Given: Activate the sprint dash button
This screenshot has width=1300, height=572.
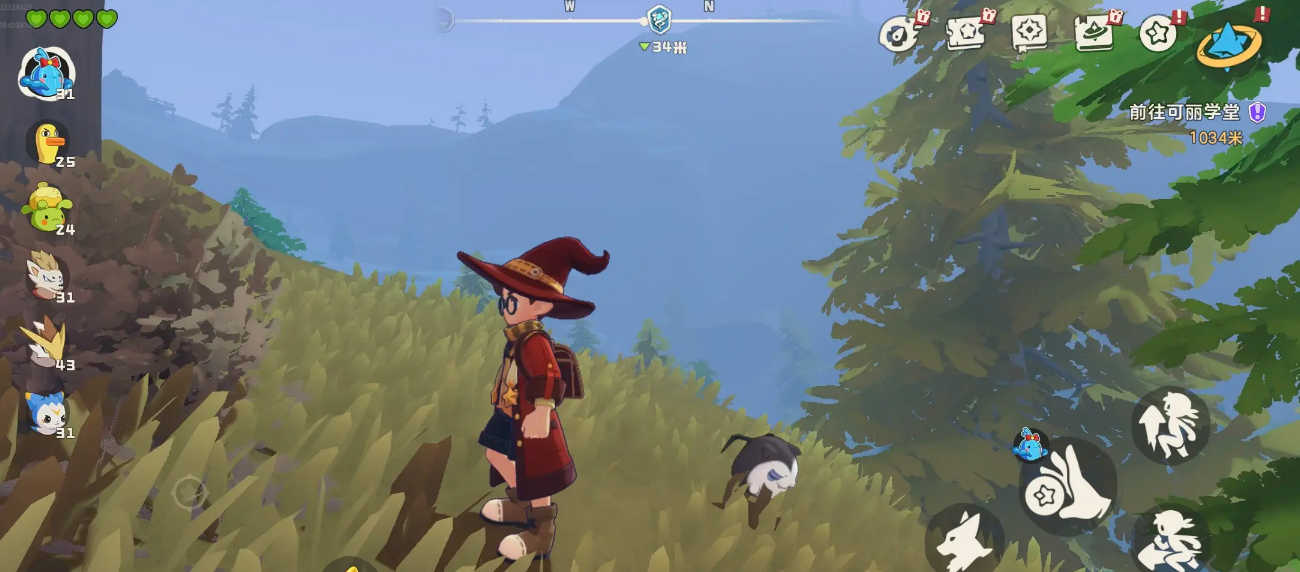Looking at the screenshot, I should coord(1170,539).
